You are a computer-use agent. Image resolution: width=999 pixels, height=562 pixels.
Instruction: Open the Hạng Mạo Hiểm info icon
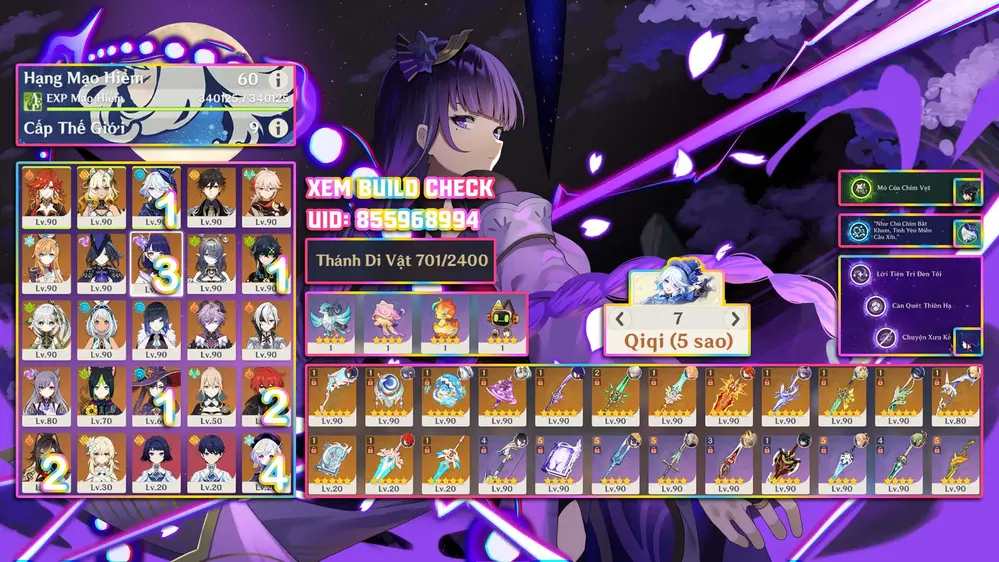click(278, 79)
